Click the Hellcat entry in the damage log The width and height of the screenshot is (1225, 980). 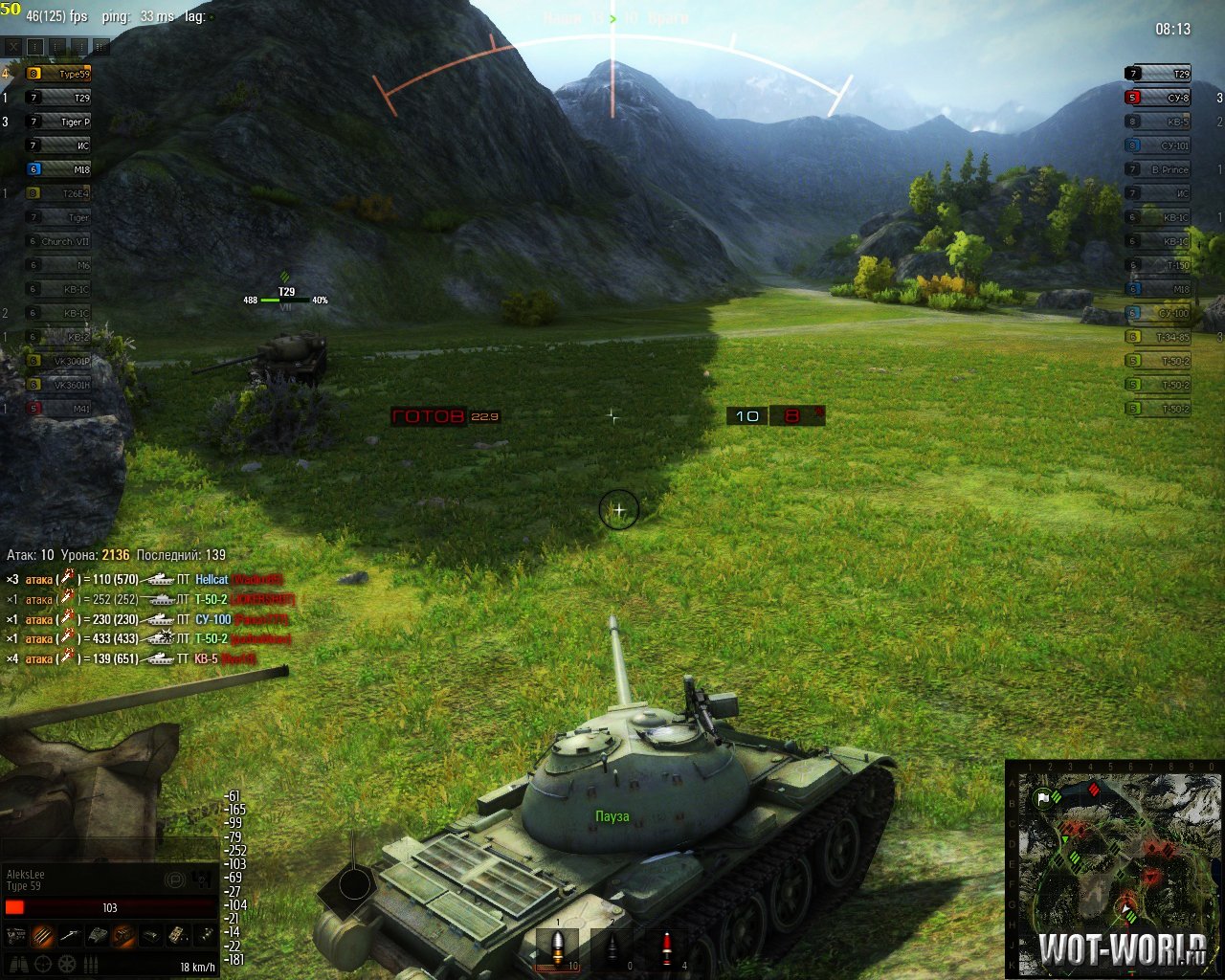(x=212, y=580)
